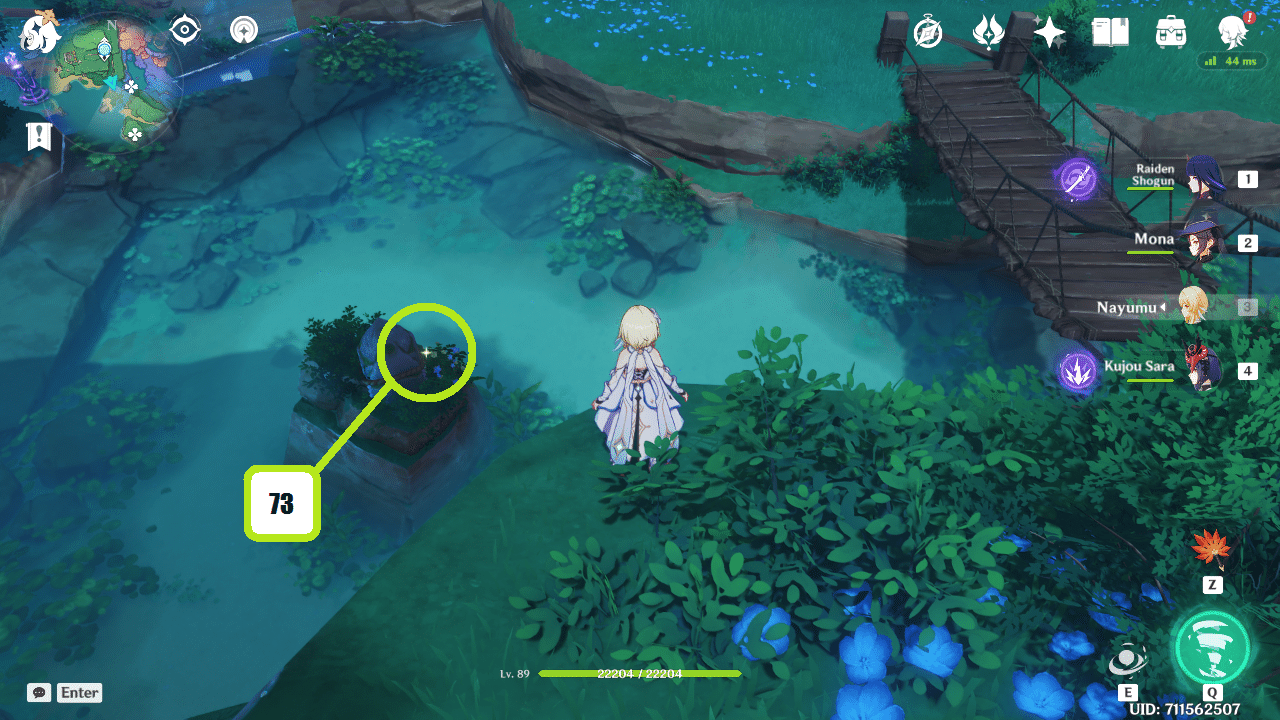Click Kujou Sara's Electro burst indicator
This screenshot has width=1280, height=720.
(x=1080, y=370)
